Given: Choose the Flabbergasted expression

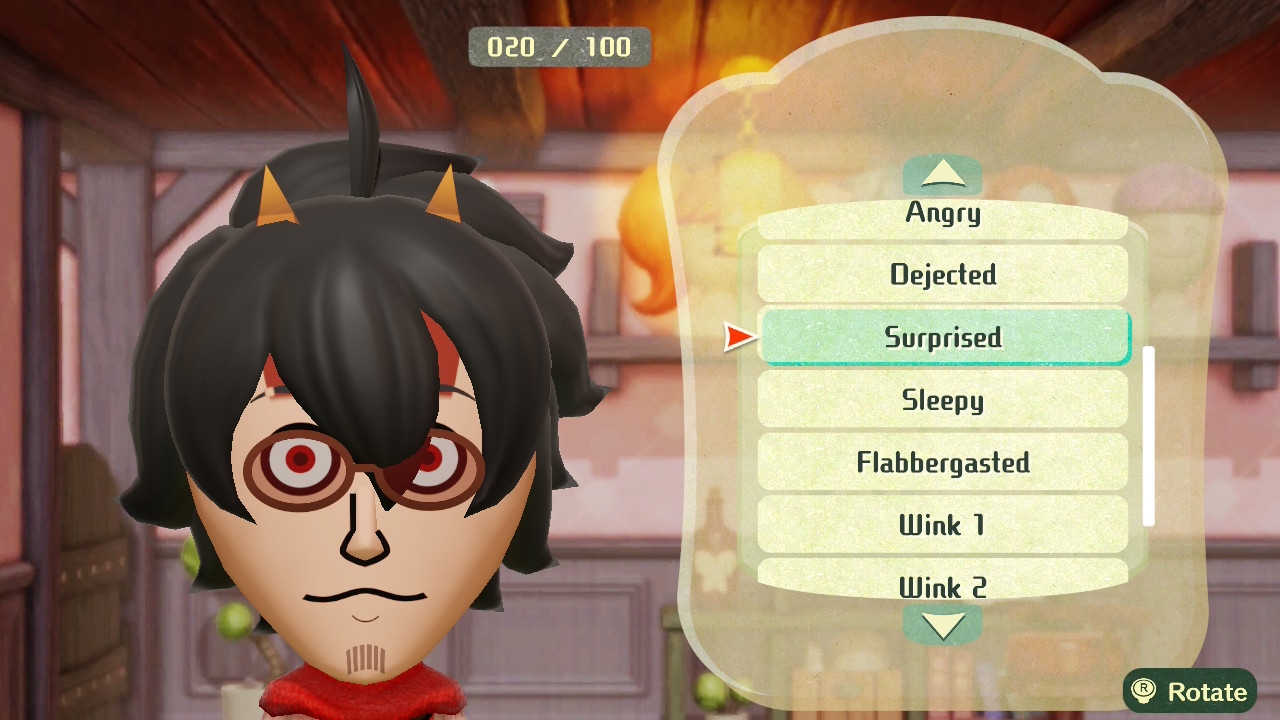Looking at the screenshot, I should 942,462.
